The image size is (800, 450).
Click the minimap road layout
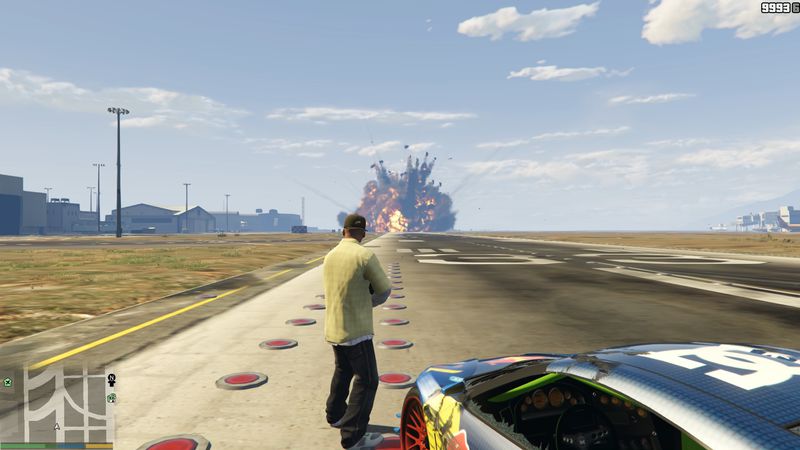click(69, 400)
